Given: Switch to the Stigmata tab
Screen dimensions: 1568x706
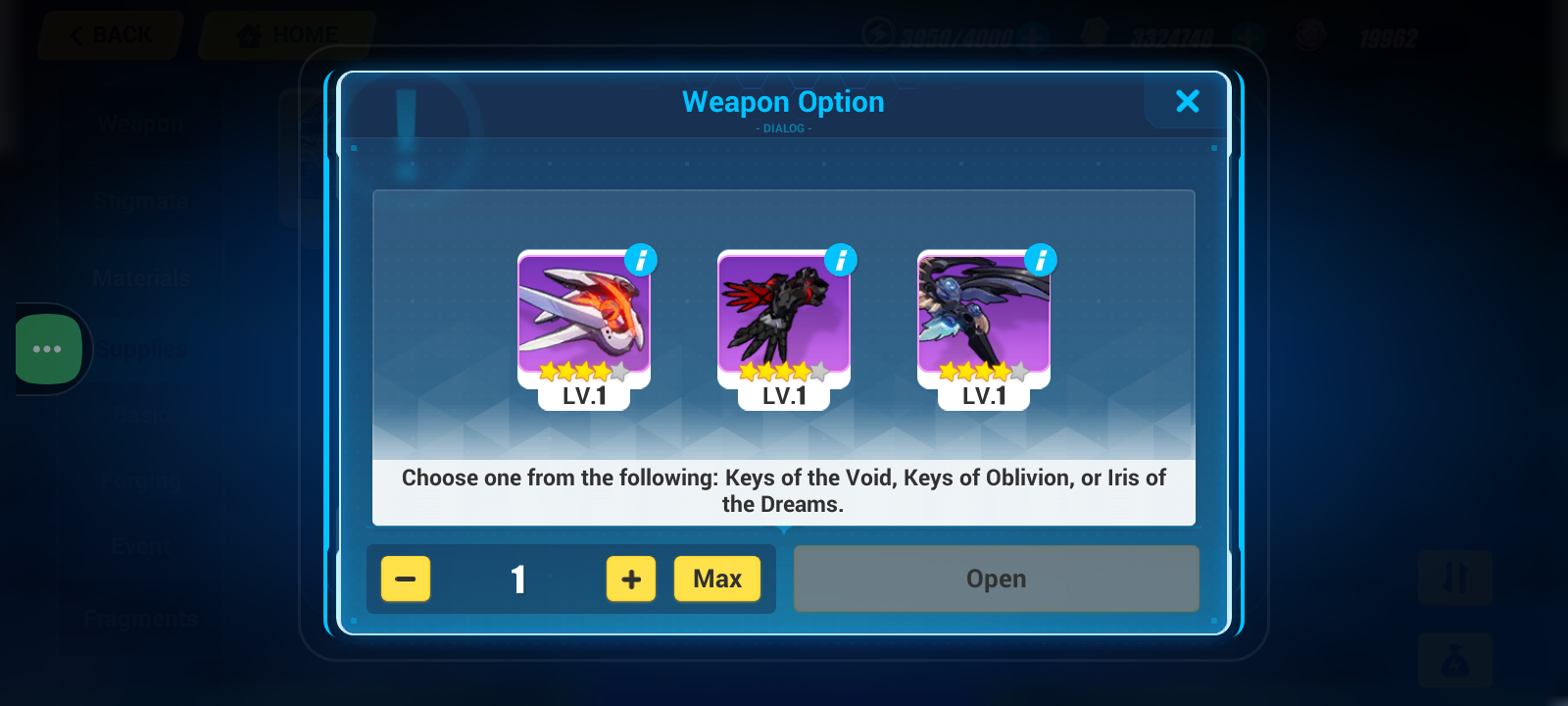Looking at the screenshot, I should [140, 200].
